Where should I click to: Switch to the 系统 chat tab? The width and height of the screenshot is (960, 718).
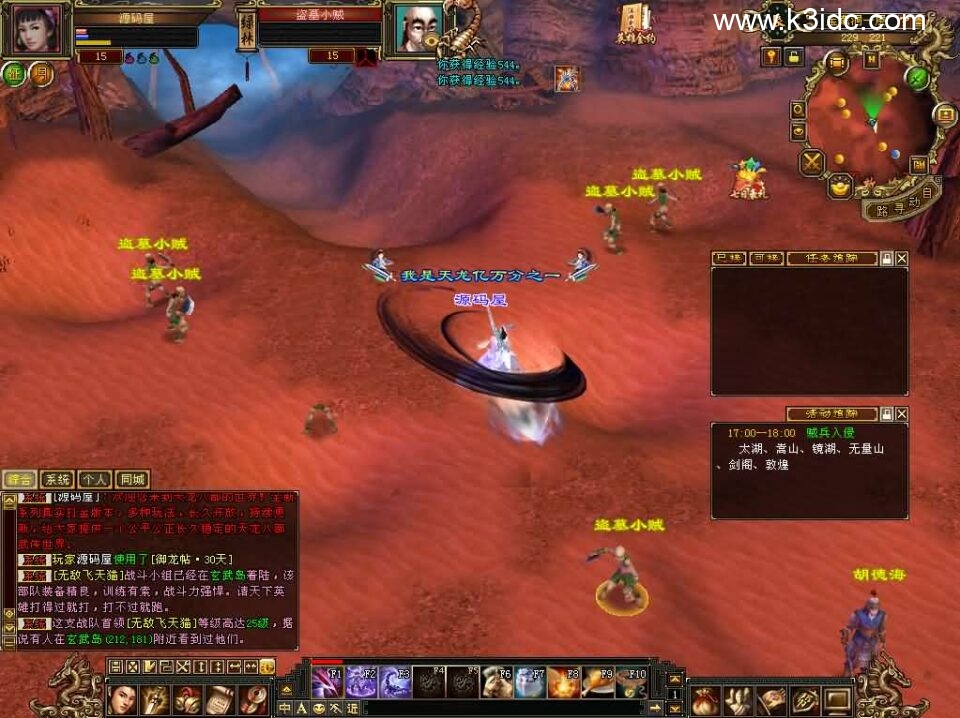59,479
